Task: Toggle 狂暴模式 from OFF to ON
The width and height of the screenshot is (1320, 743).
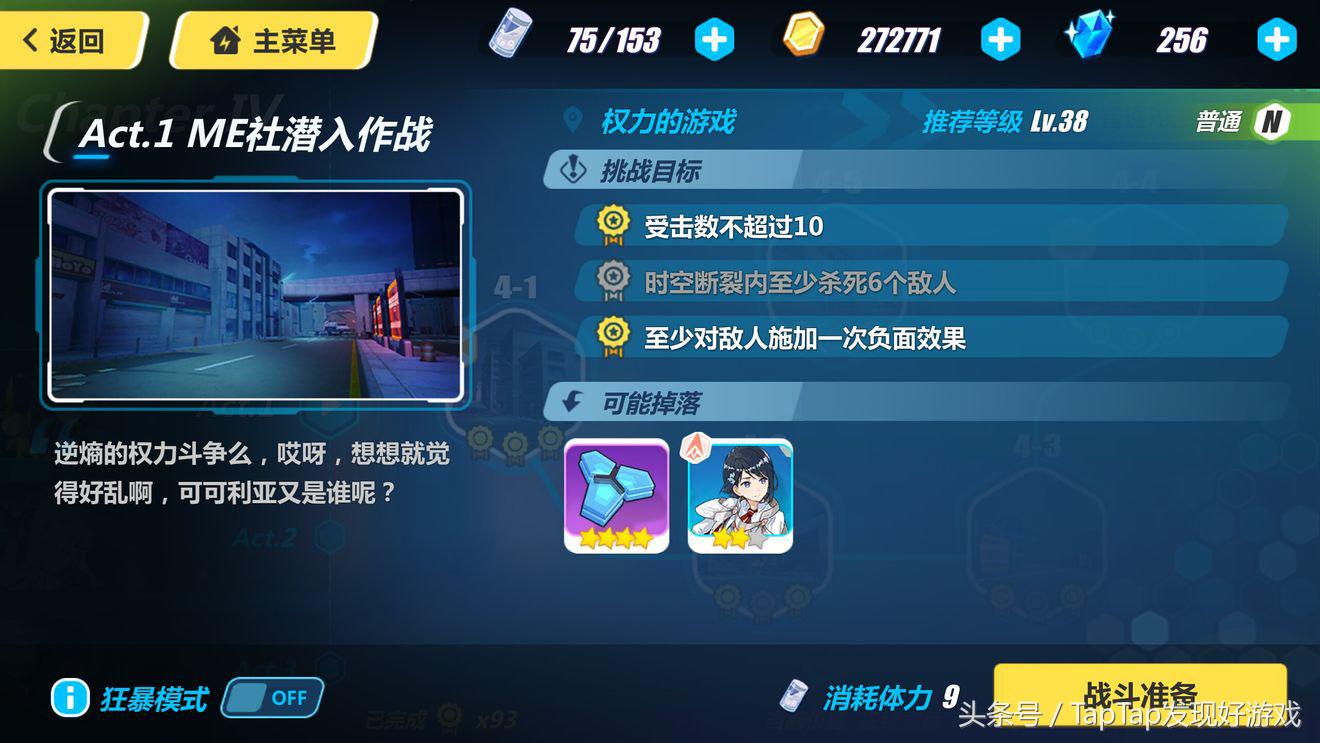Action: 272,698
